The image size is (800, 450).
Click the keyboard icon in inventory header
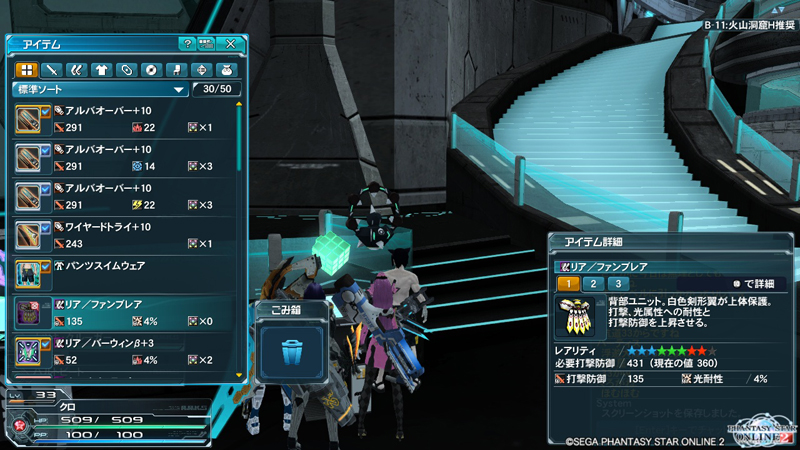click(x=207, y=44)
